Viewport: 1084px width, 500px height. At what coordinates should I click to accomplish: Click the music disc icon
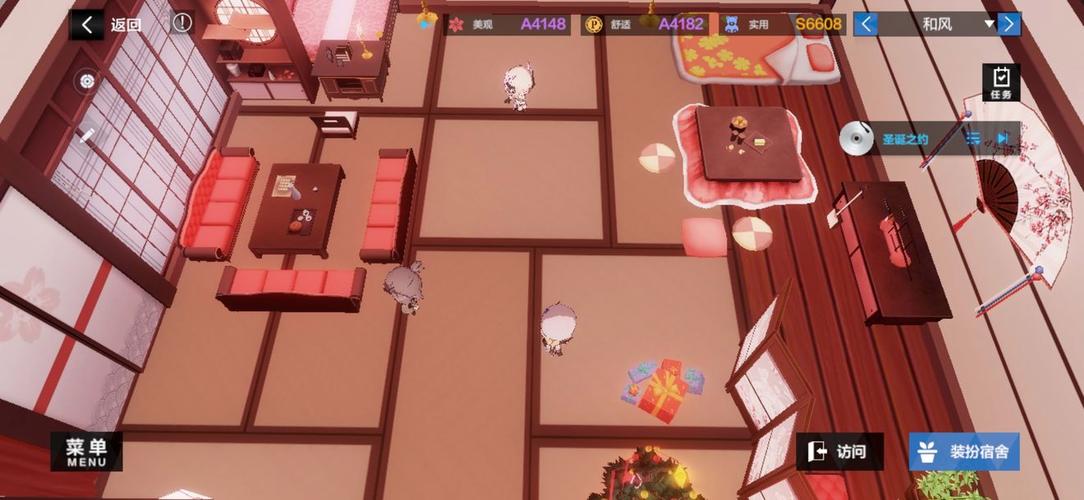coord(855,139)
